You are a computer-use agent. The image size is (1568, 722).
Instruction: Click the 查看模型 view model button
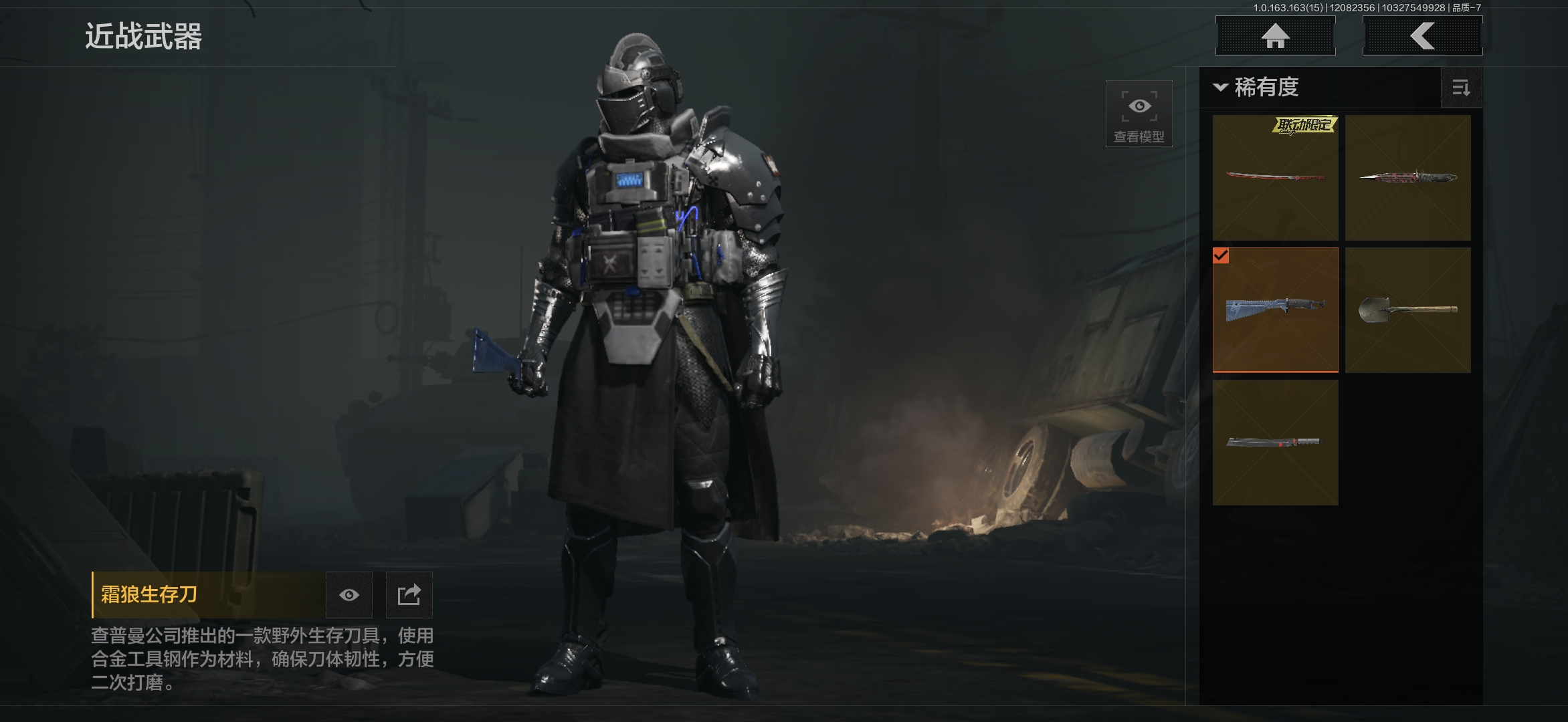coord(1139,114)
